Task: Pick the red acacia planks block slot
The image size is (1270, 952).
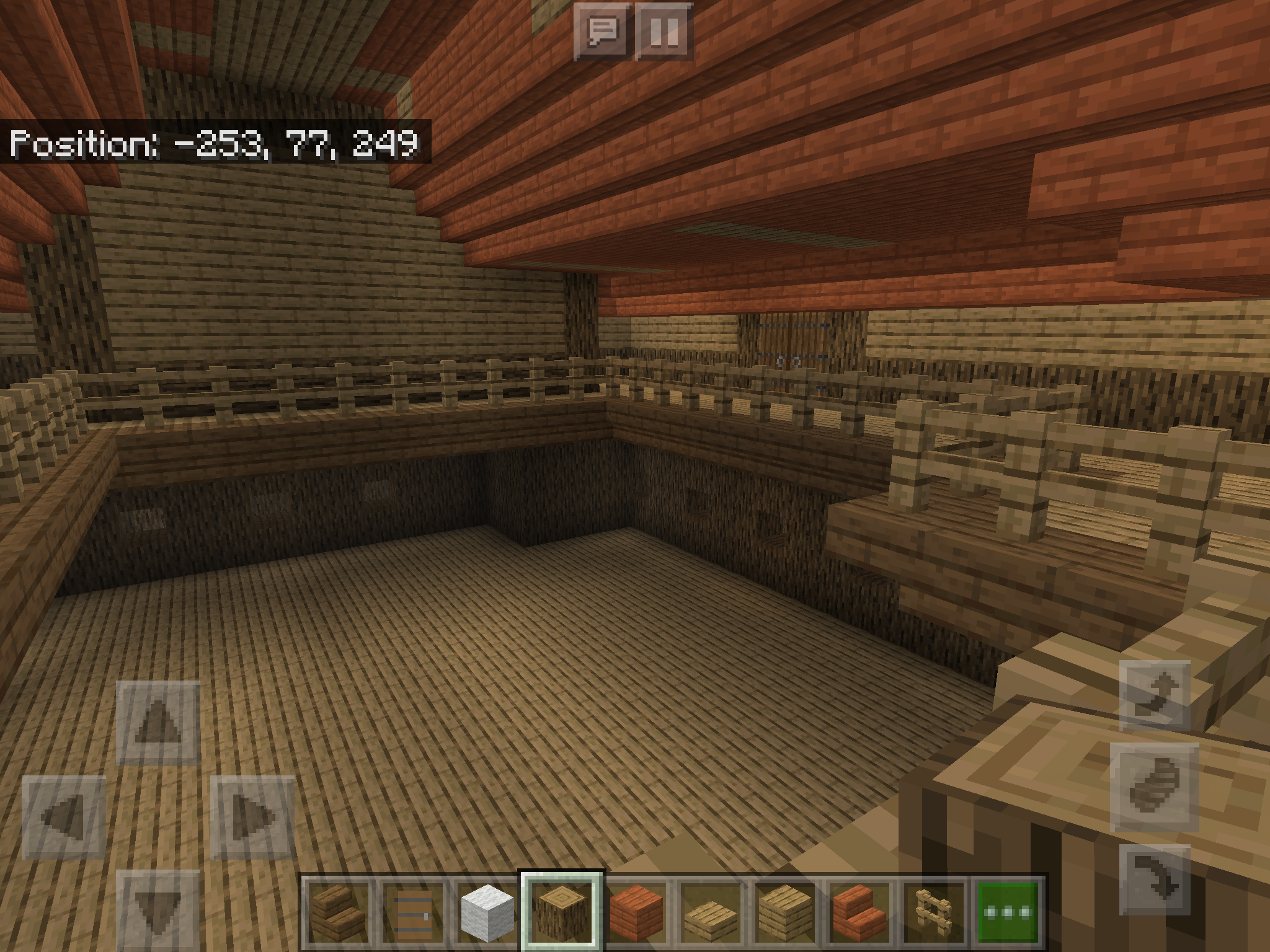Action: 636,911
